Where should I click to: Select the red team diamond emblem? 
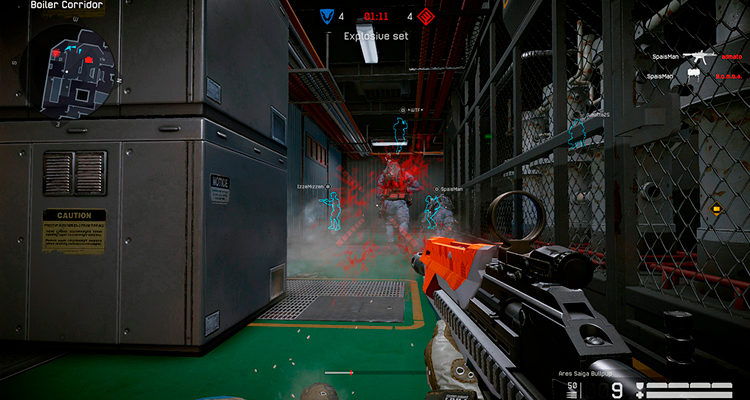pos(426,16)
